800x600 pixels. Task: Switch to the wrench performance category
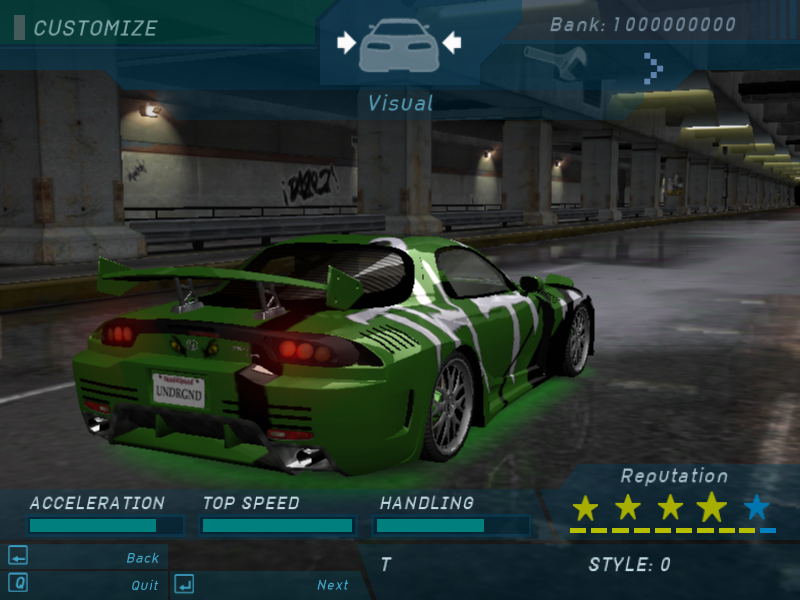pyautogui.click(x=547, y=64)
